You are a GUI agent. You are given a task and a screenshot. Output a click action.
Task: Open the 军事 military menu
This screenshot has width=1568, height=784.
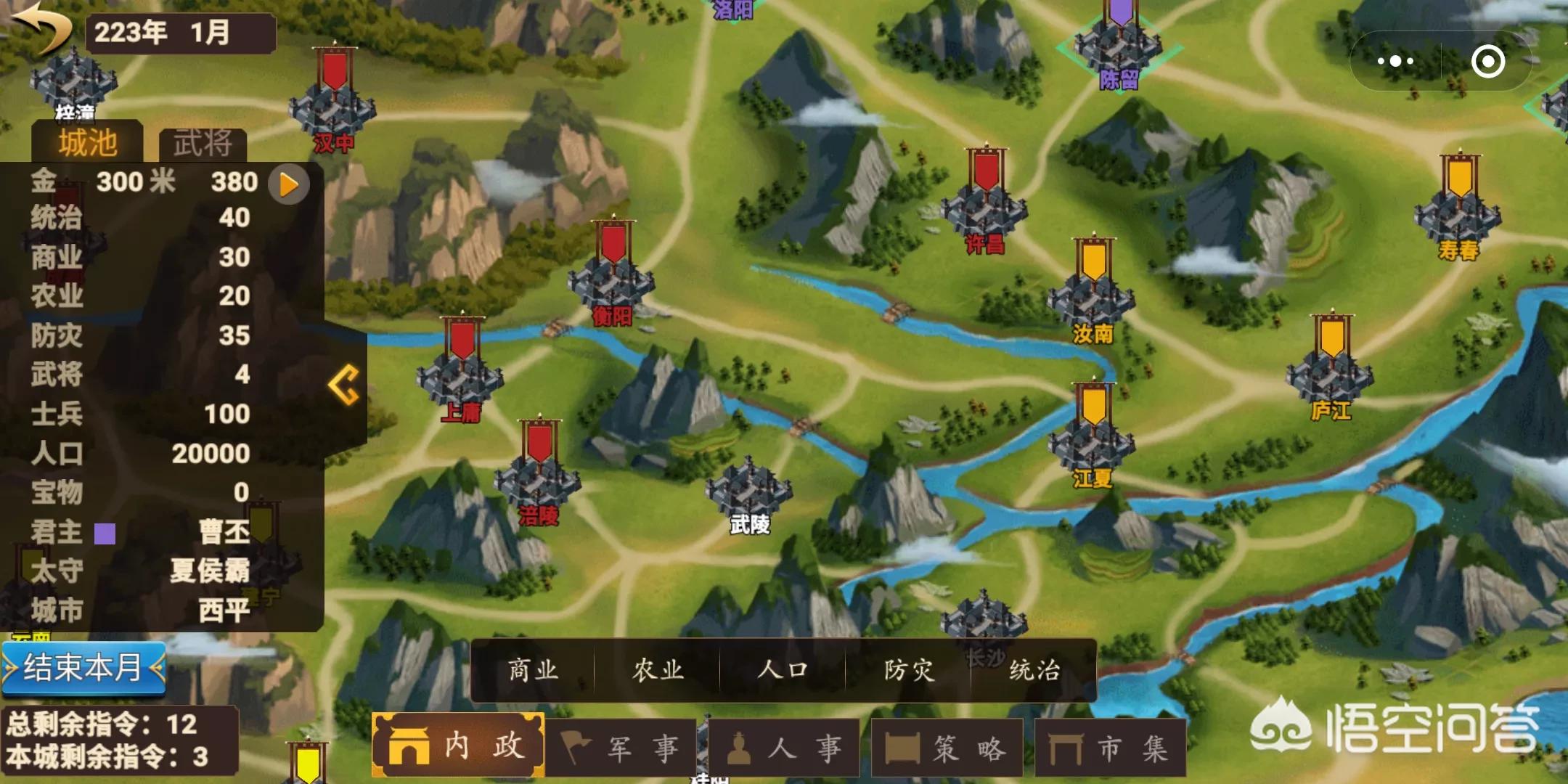[x=621, y=748]
